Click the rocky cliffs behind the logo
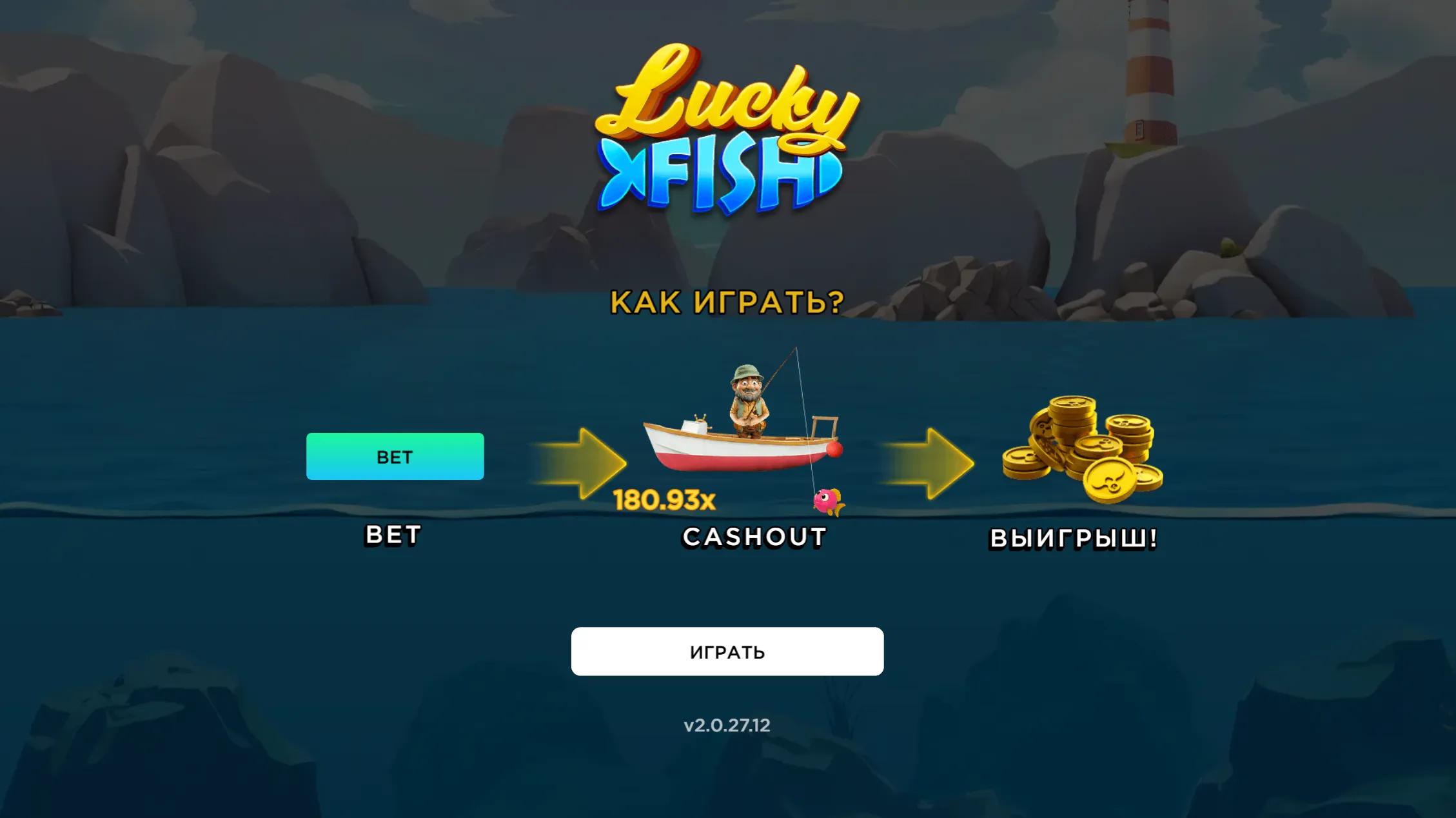The height and width of the screenshot is (818, 1456). click(258, 161)
